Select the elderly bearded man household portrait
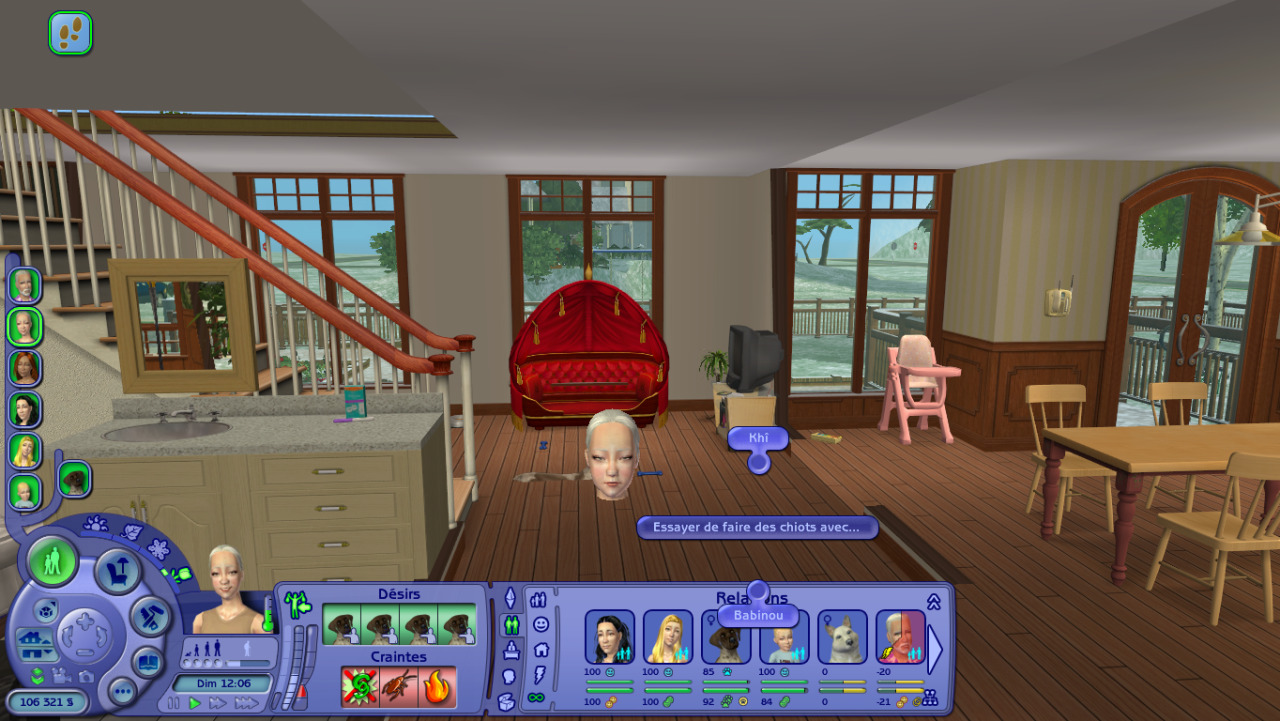This screenshot has width=1280, height=721. click(x=25, y=286)
